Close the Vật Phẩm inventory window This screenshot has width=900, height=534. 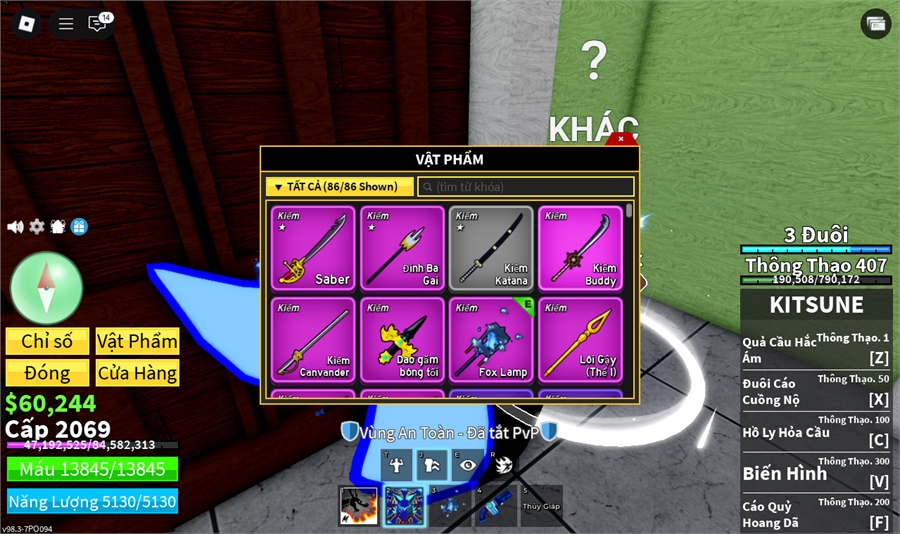(621, 139)
